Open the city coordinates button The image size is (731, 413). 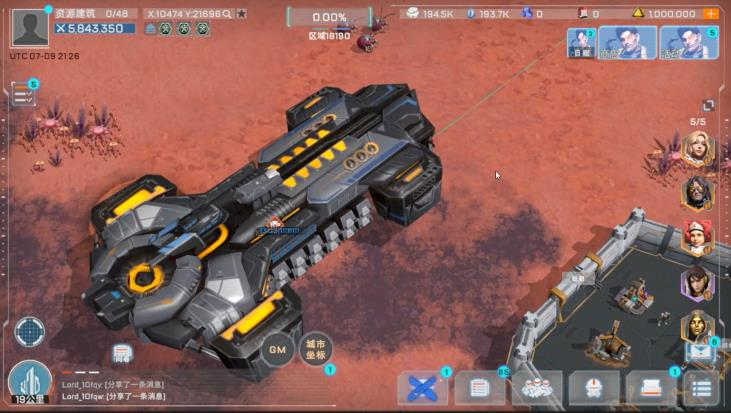tap(315, 347)
